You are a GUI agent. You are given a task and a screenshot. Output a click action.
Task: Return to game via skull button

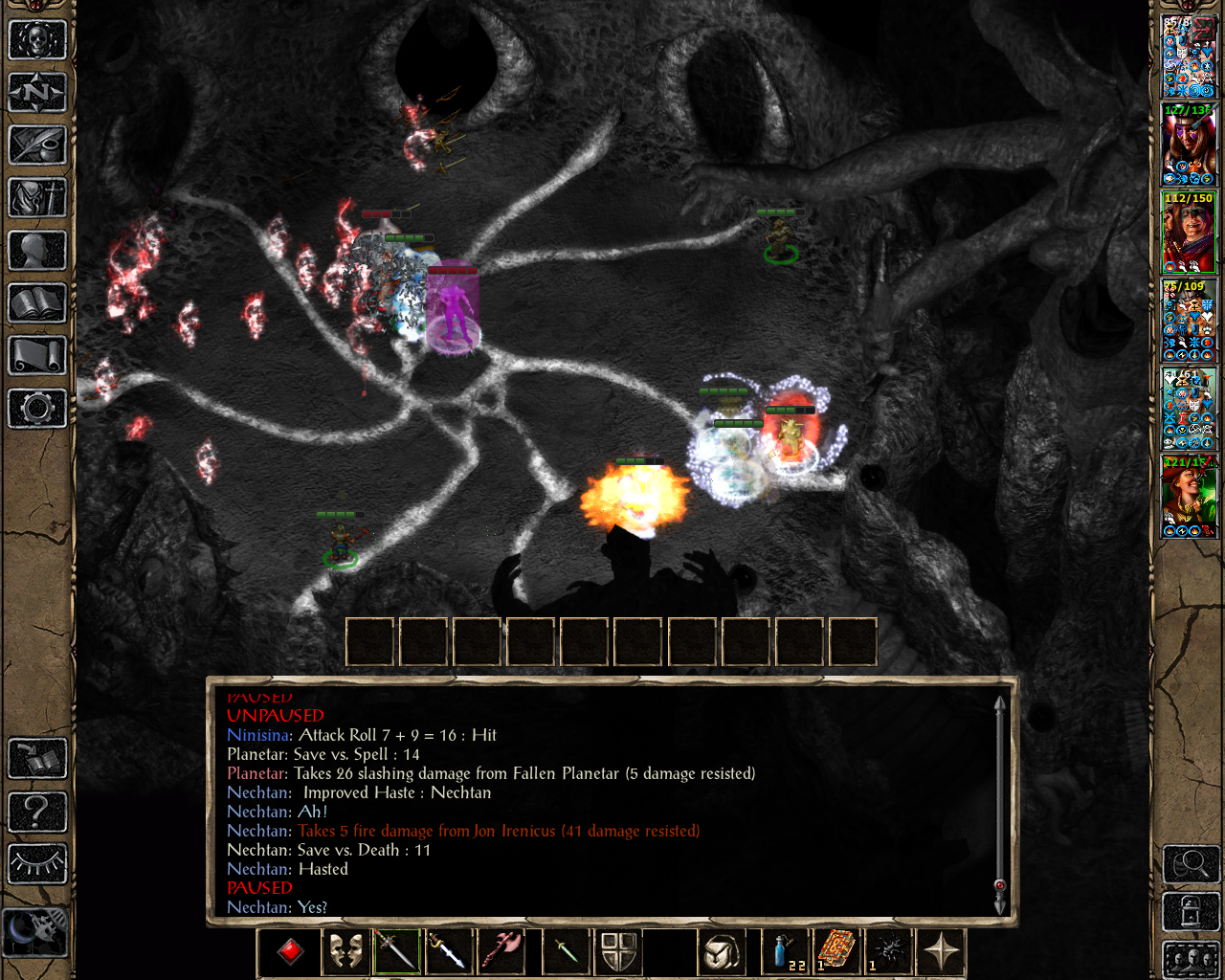point(37,40)
